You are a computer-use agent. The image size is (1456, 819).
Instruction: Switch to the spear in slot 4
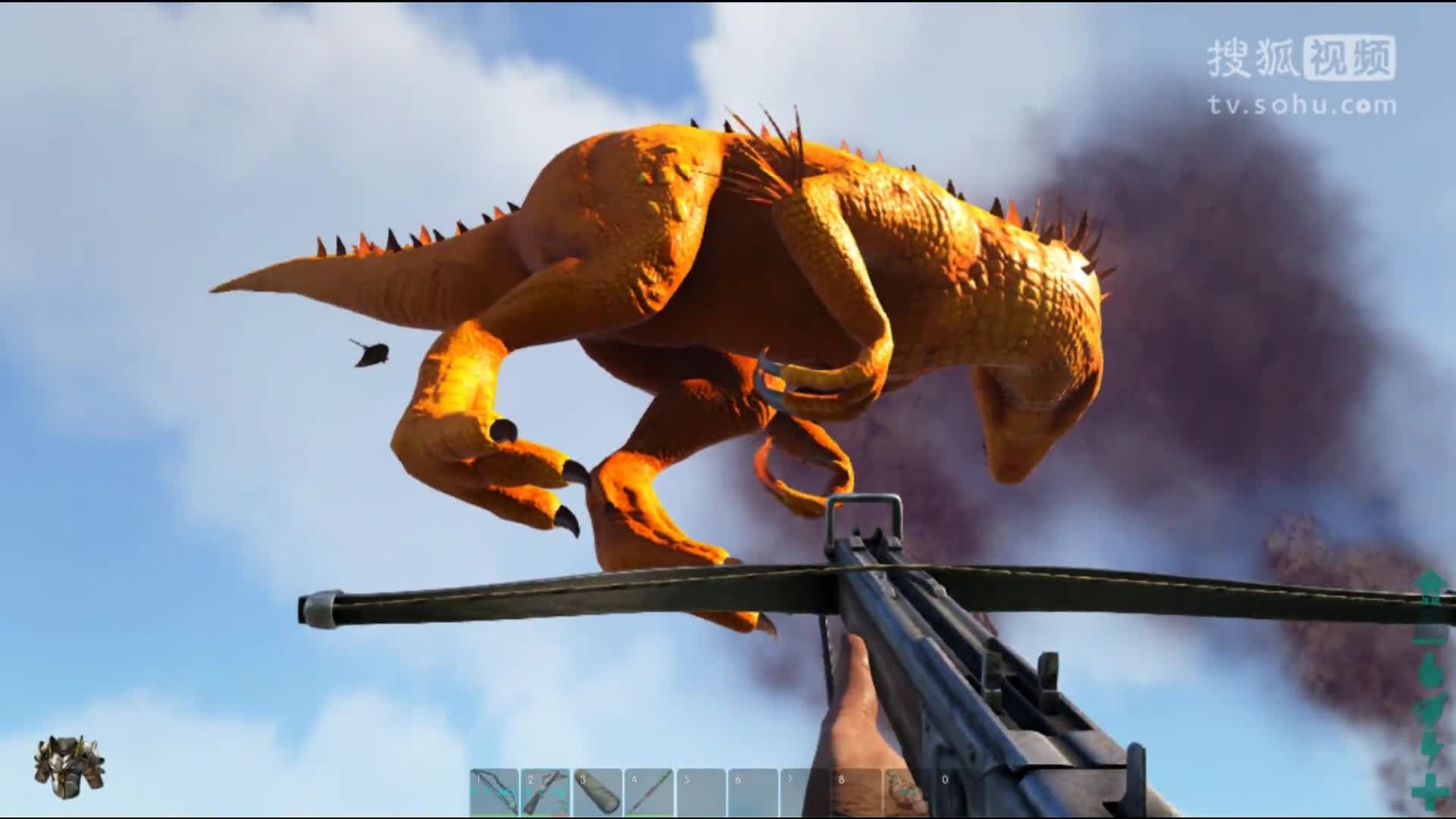click(x=649, y=792)
